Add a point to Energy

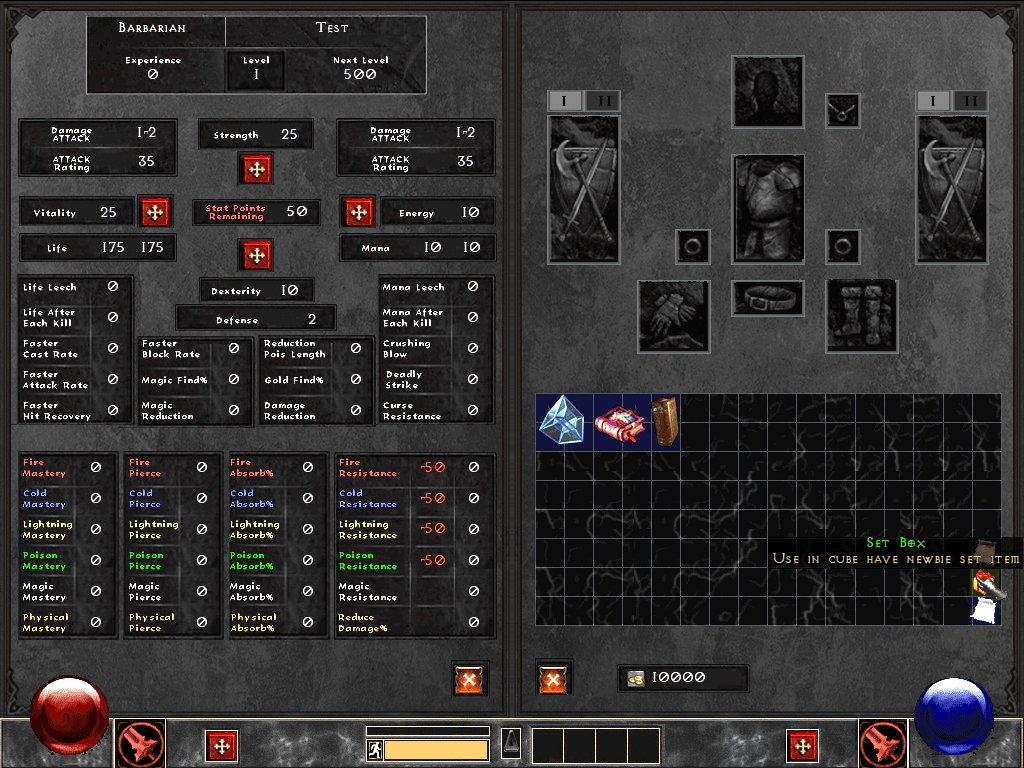[359, 212]
